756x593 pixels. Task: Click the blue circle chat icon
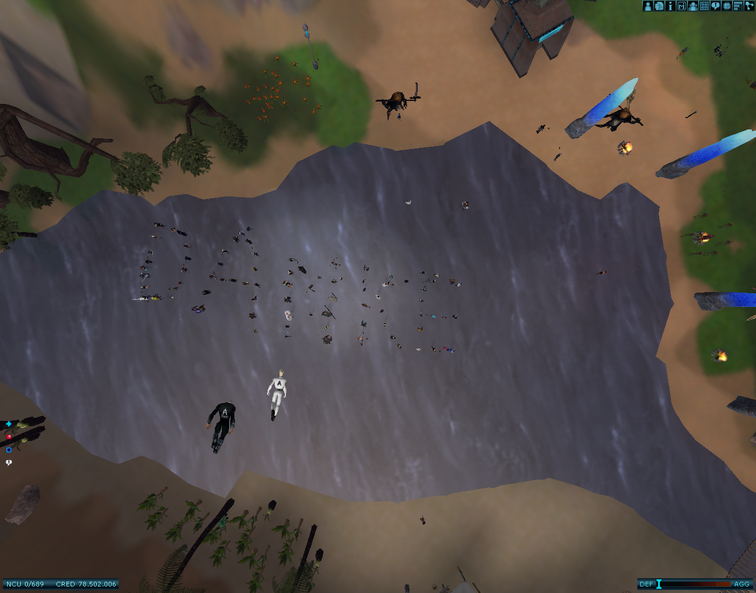(9, 450)
